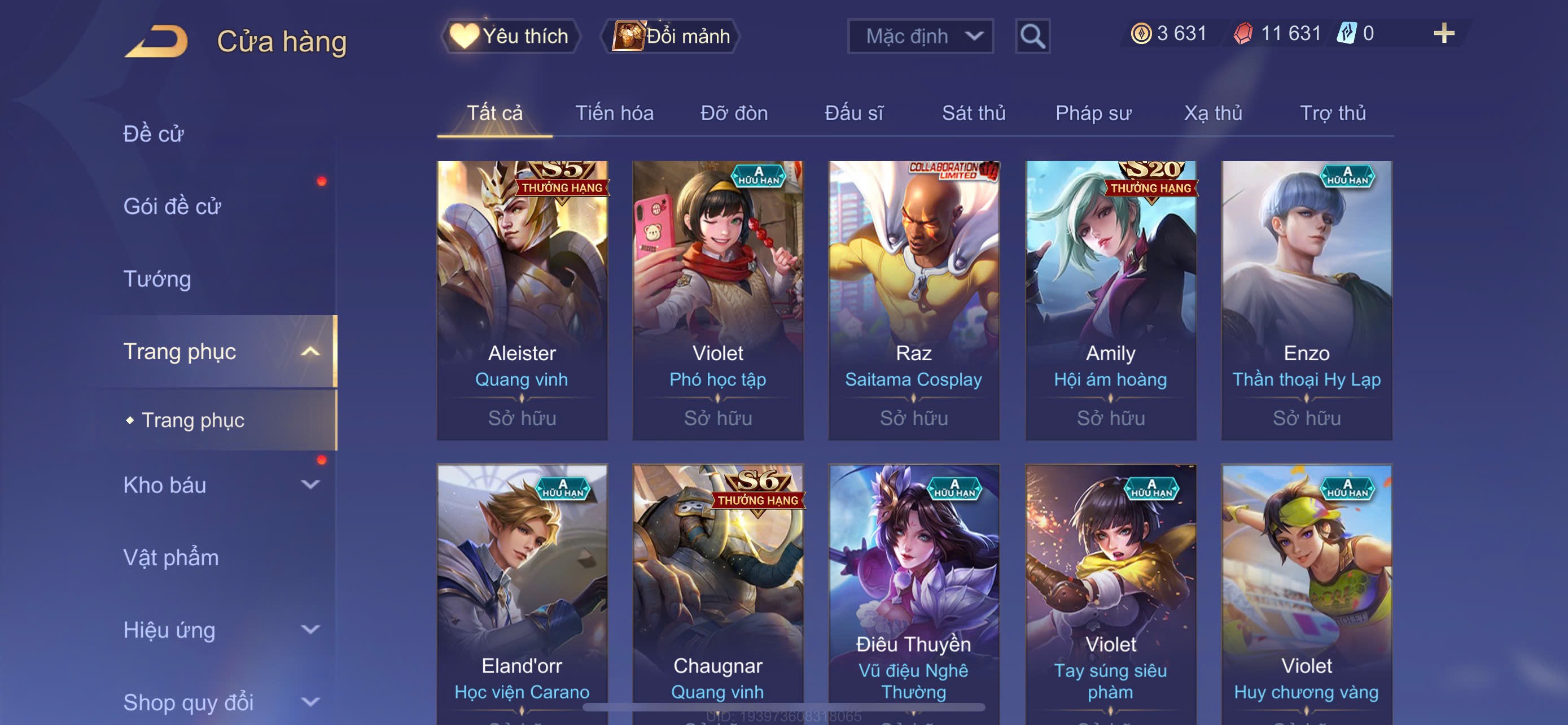Screen dimensions: 1568x725
Task: Choose Violet Phó học tập skin card
Action: [717, 300]
